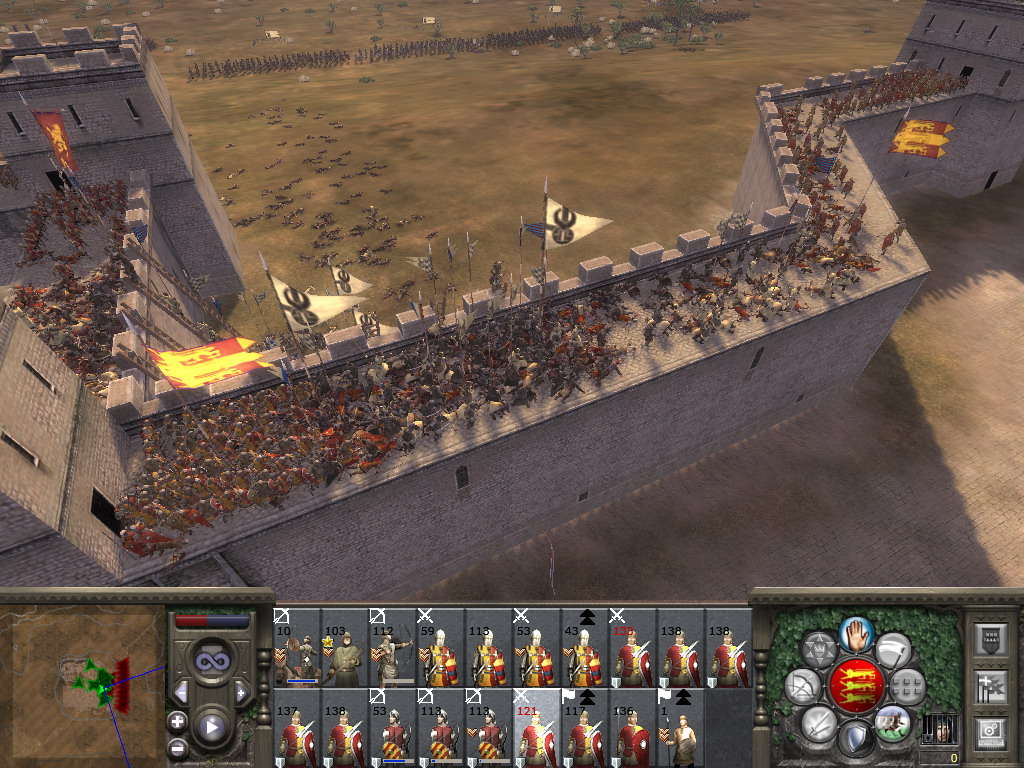Toggle guard mode with the shield icon
Viewport: 1024px width, 768px height.
pyautogui.click(x=855, y=739)
